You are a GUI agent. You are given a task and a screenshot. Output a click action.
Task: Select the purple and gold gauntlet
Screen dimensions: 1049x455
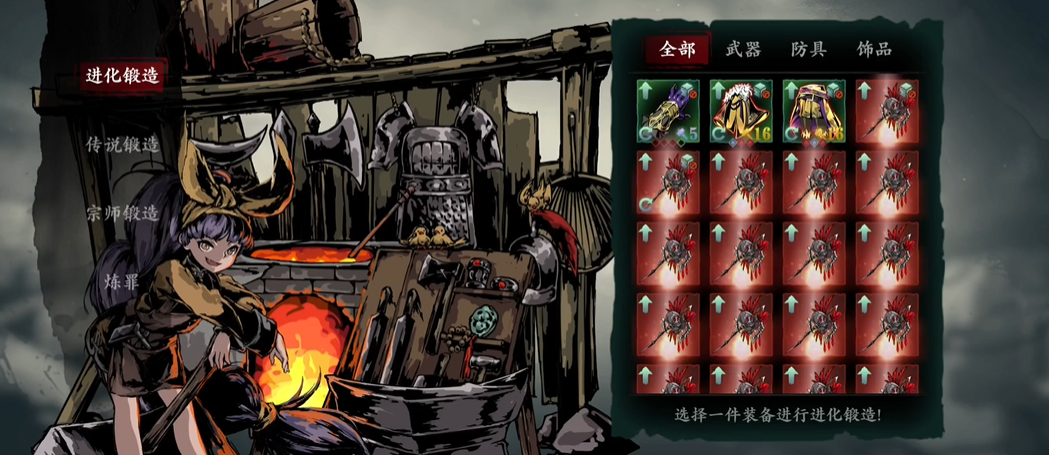(667, 111)
